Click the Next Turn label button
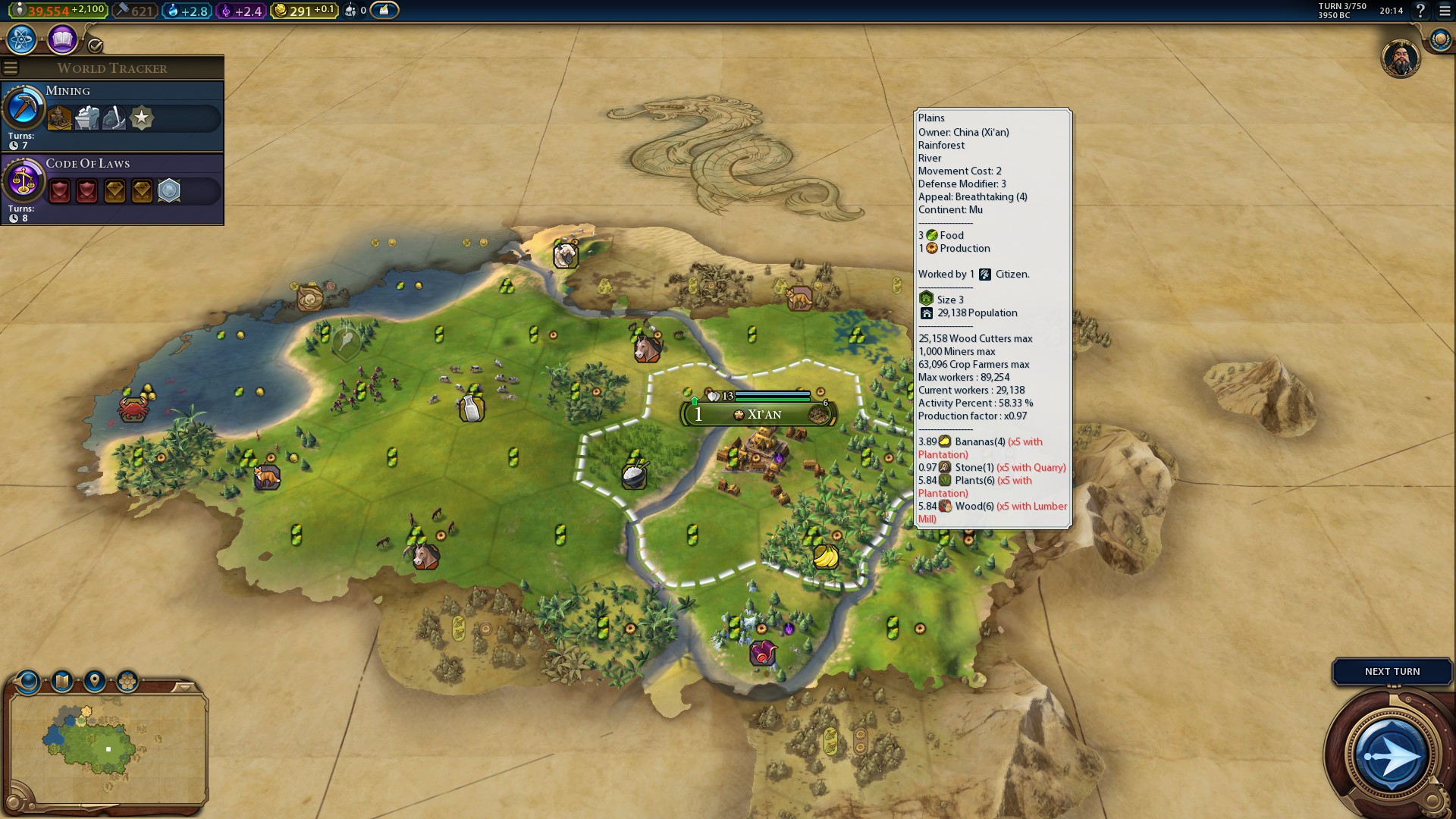The height and width of the screenshot is (819, 1456). pyautogui.click(x=1392, y=672)
